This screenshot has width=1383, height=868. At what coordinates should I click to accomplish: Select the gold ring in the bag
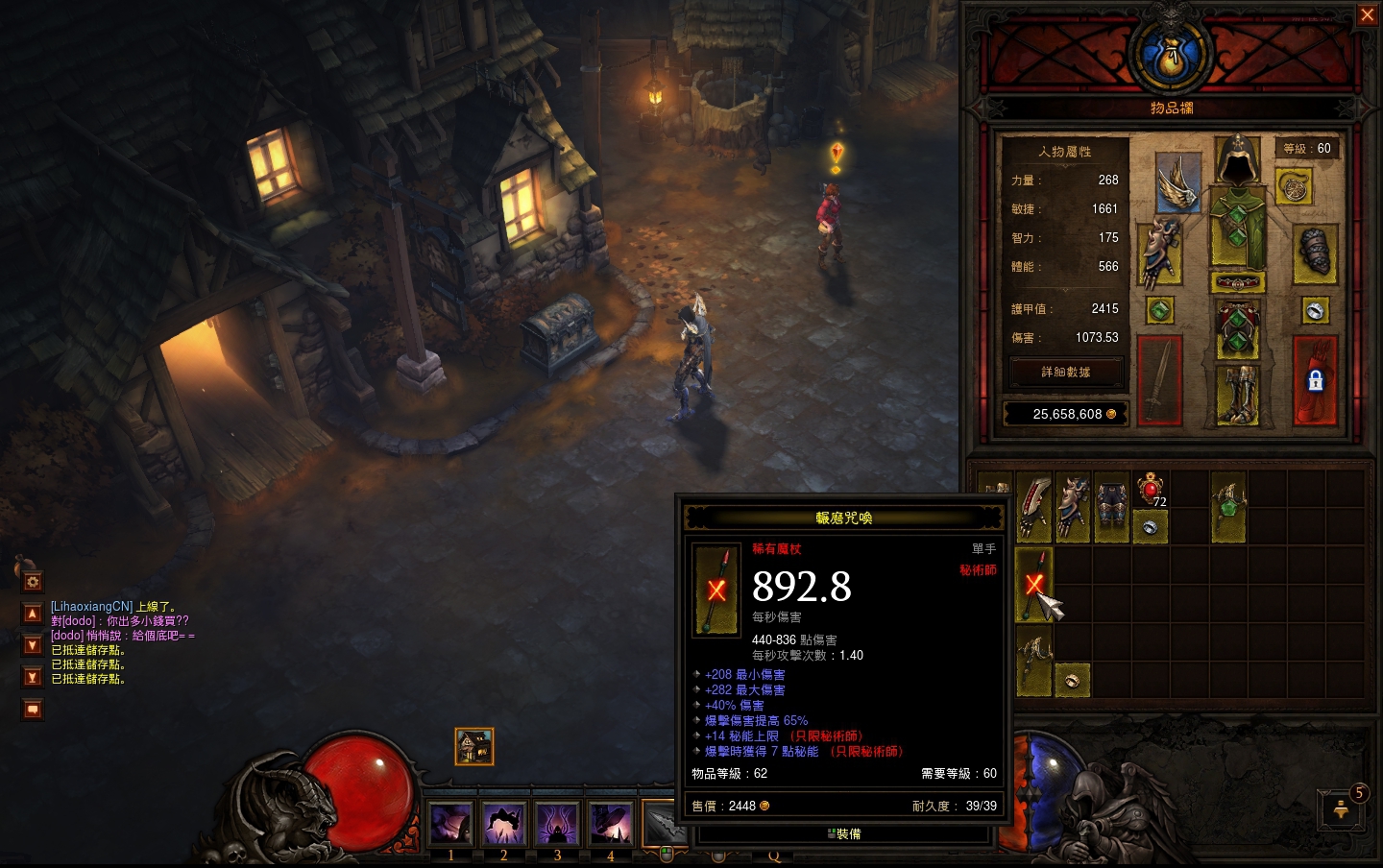pyautogui.click(x=1072, y=680)
